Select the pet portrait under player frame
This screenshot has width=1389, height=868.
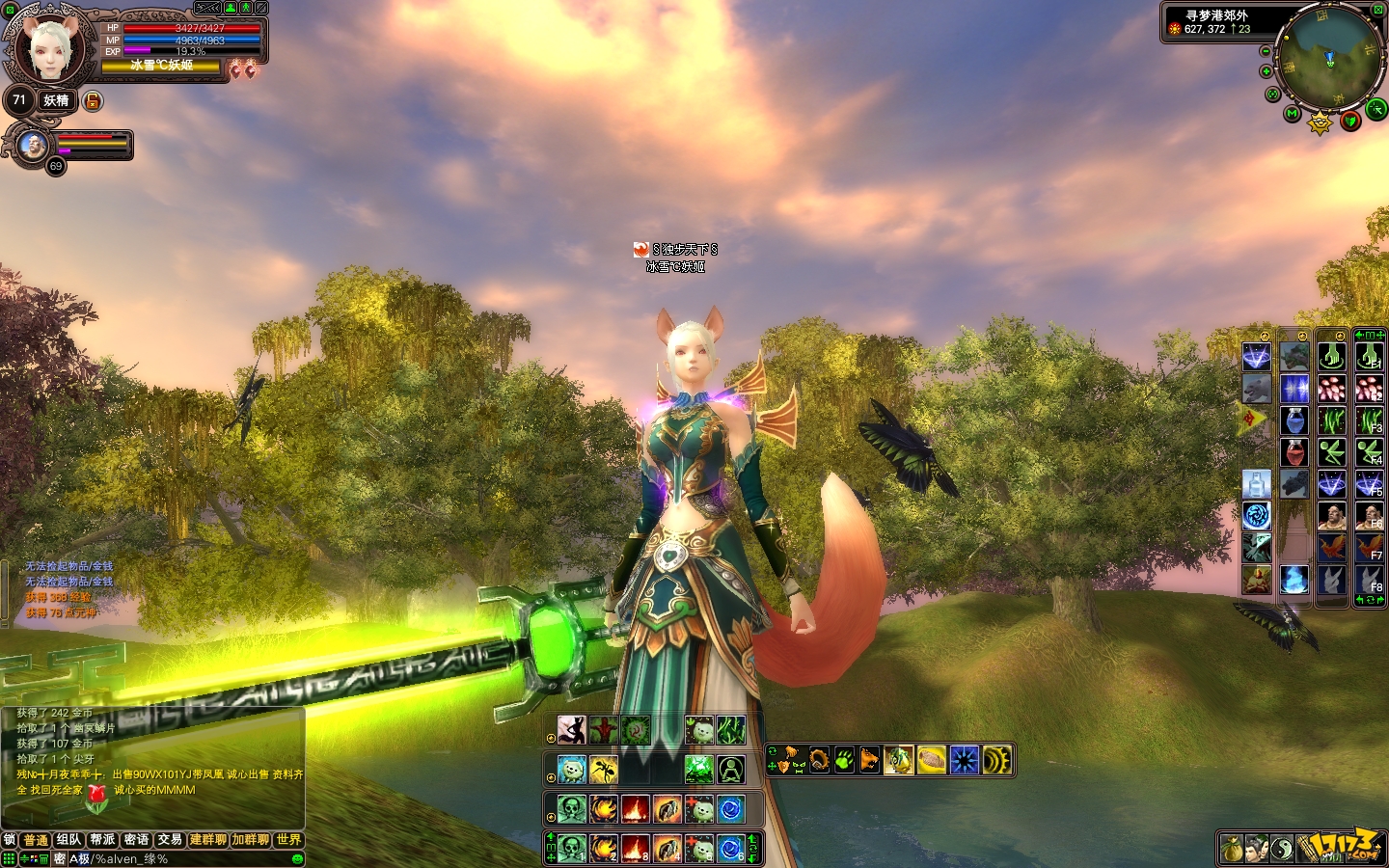(34, 147)
